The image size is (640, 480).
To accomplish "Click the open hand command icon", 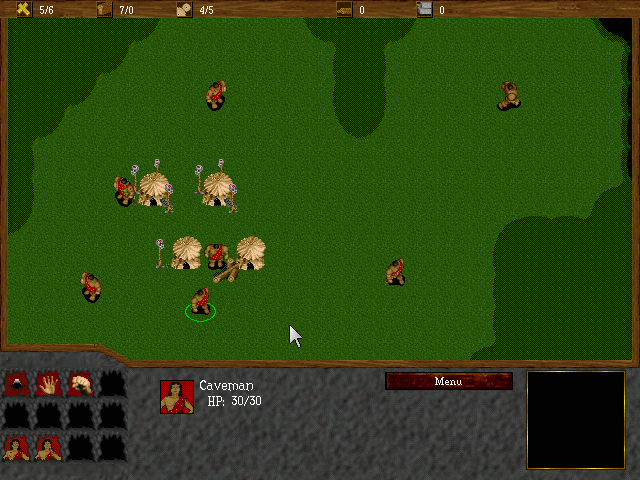I will pyautogui.click(x=48, y=383).
